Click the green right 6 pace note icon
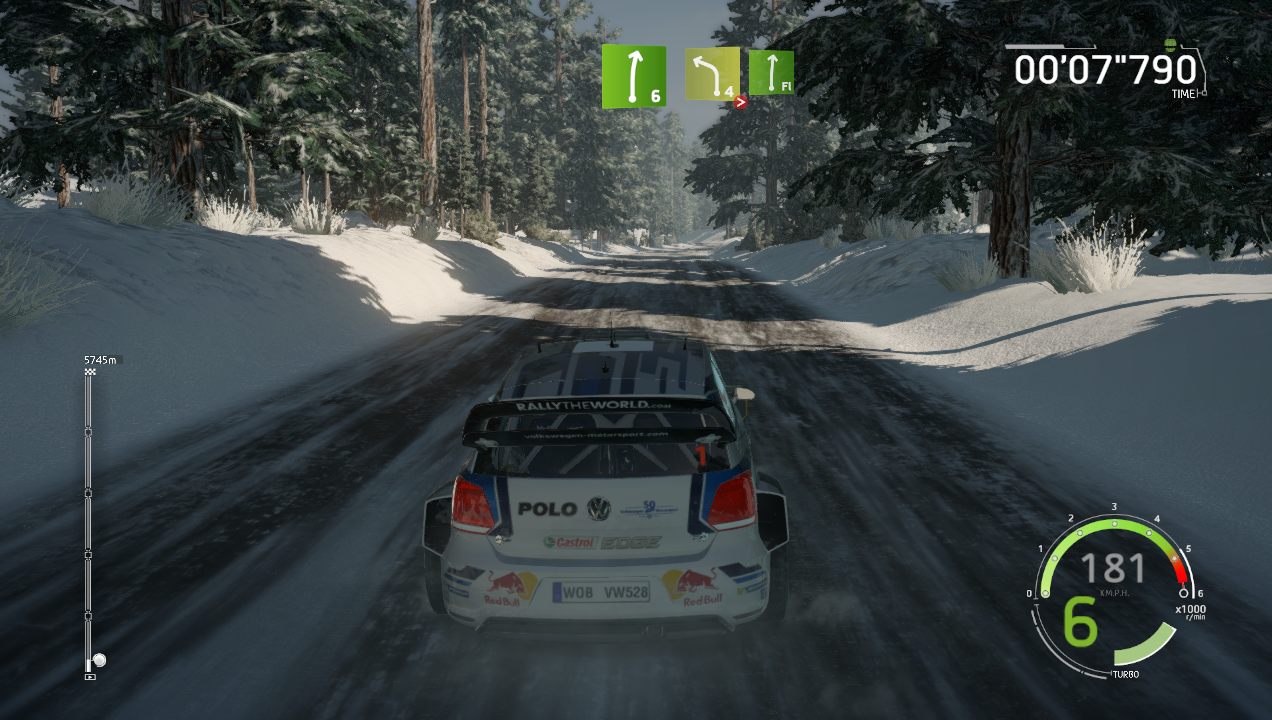The height and width of the screenshot is (720, 1272). pyautogui.click(x=633, y=76)
